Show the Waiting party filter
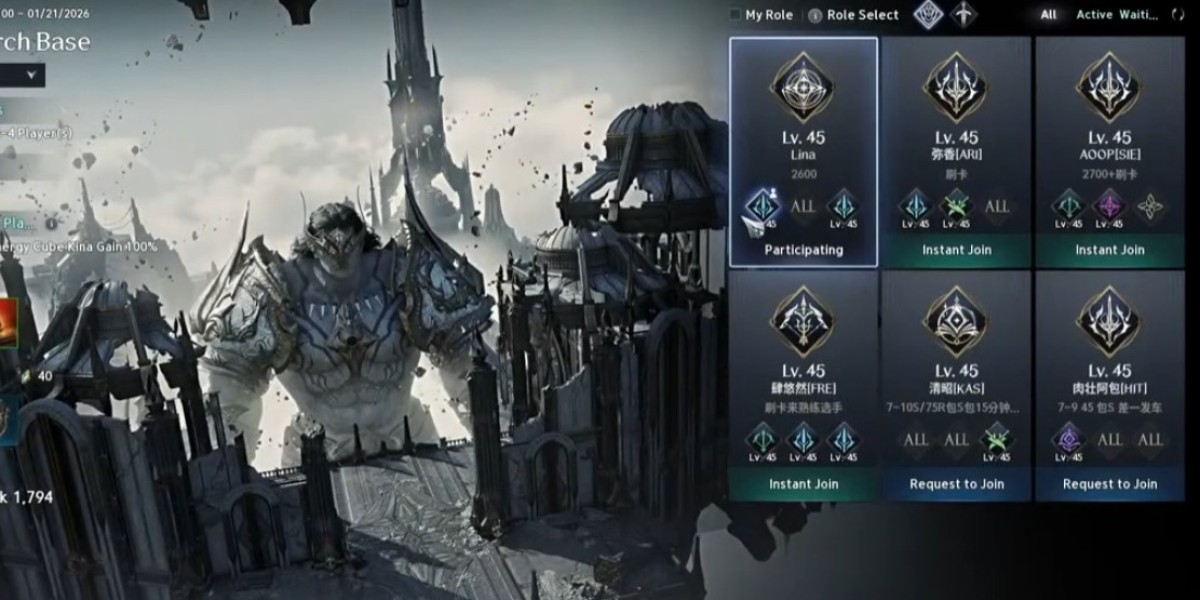1200x600 pixels. tap(1139, 15)
